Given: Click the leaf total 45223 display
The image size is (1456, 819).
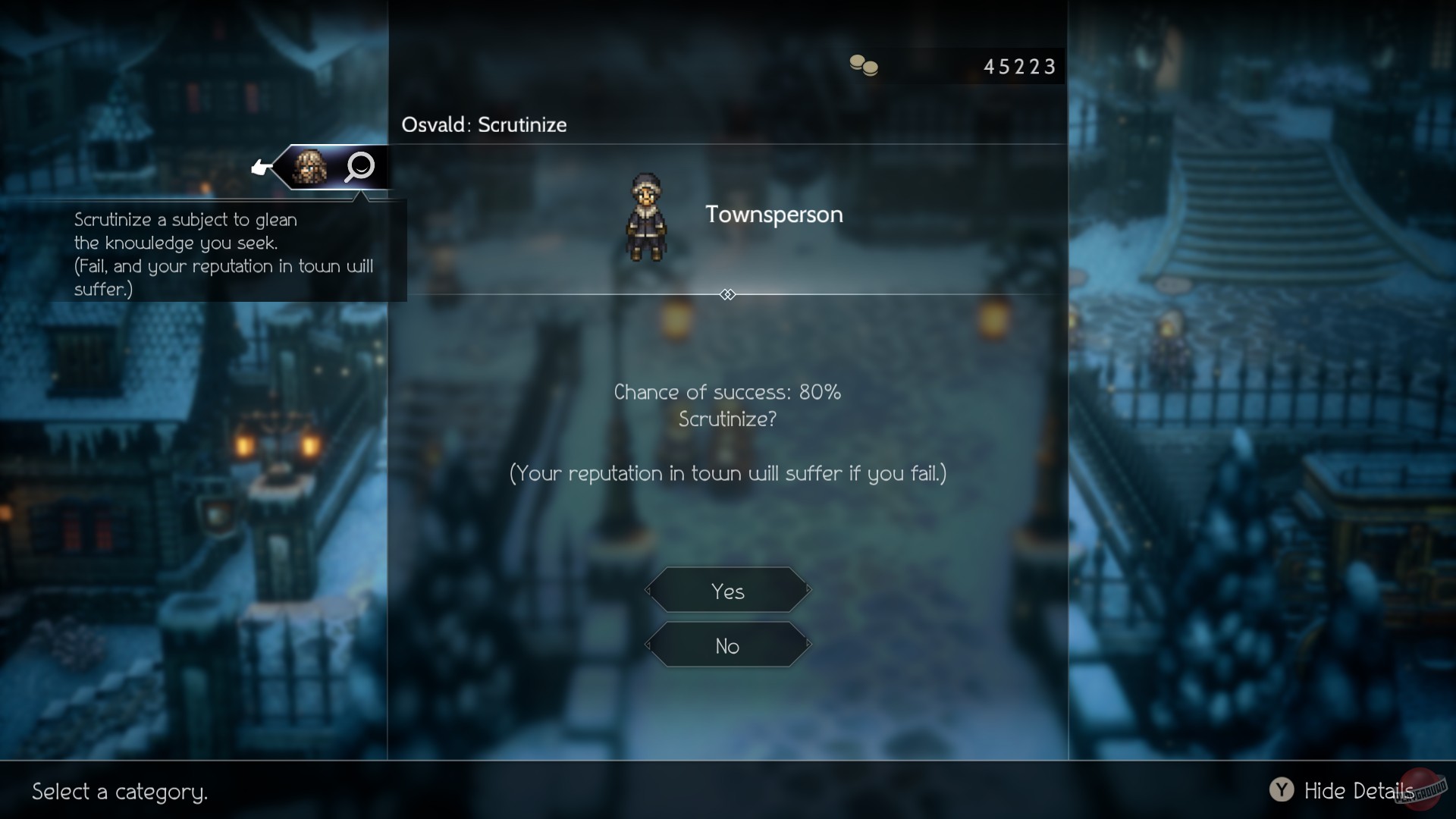Looking at the screenshot, I should [x=1018, y=66].
